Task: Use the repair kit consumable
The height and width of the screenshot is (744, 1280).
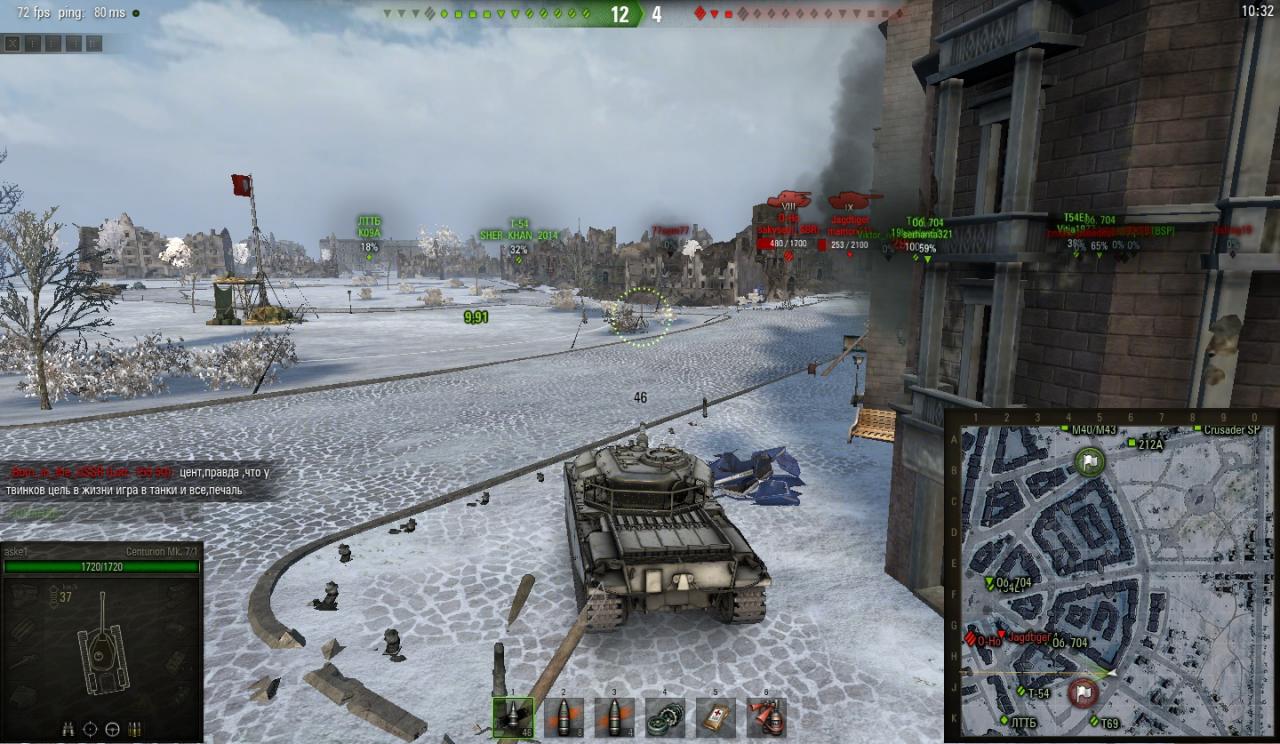Action: point(665,717)
